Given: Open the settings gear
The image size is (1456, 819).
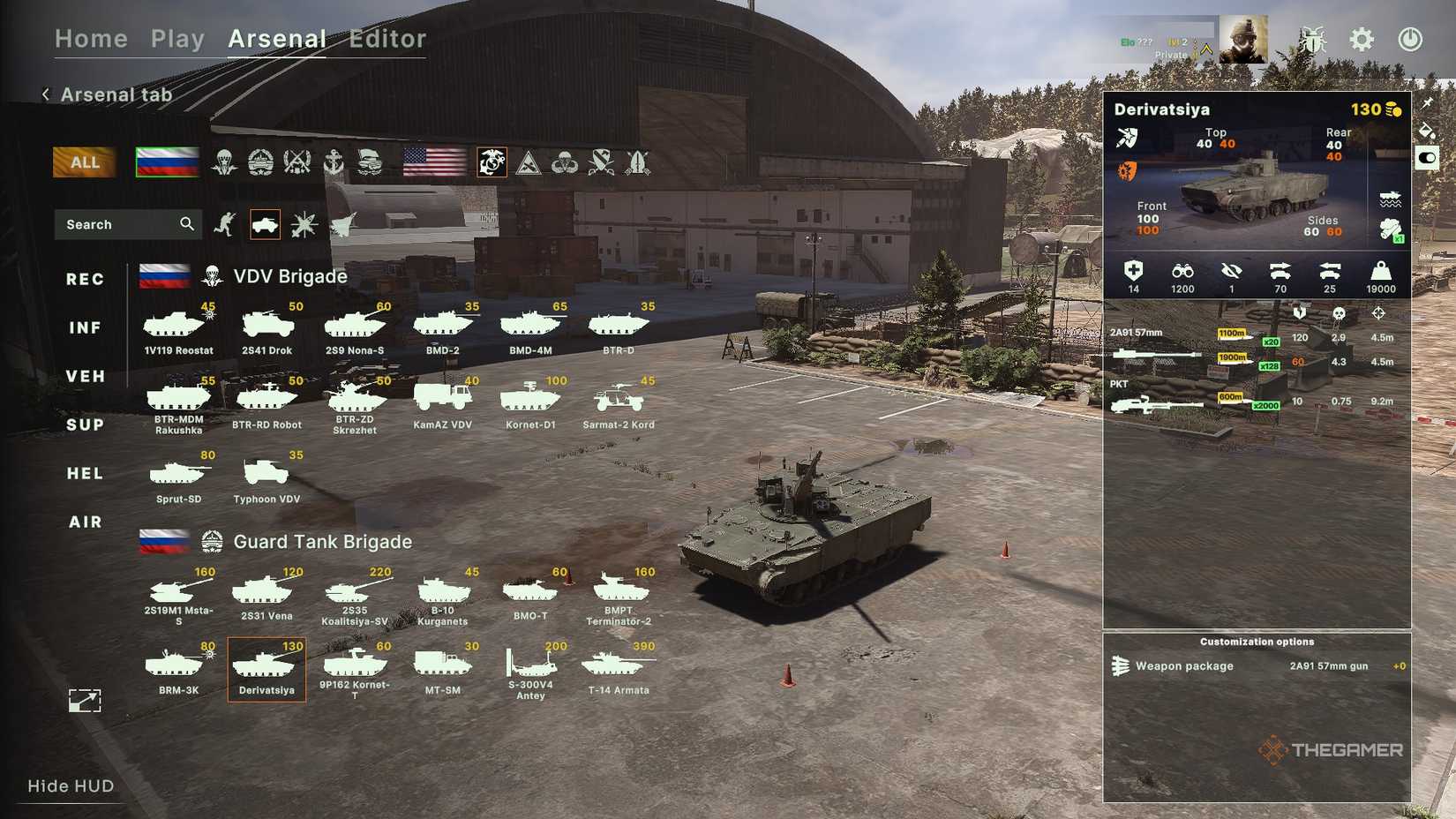Looking at the screenshot, I should coord(1362,40).
